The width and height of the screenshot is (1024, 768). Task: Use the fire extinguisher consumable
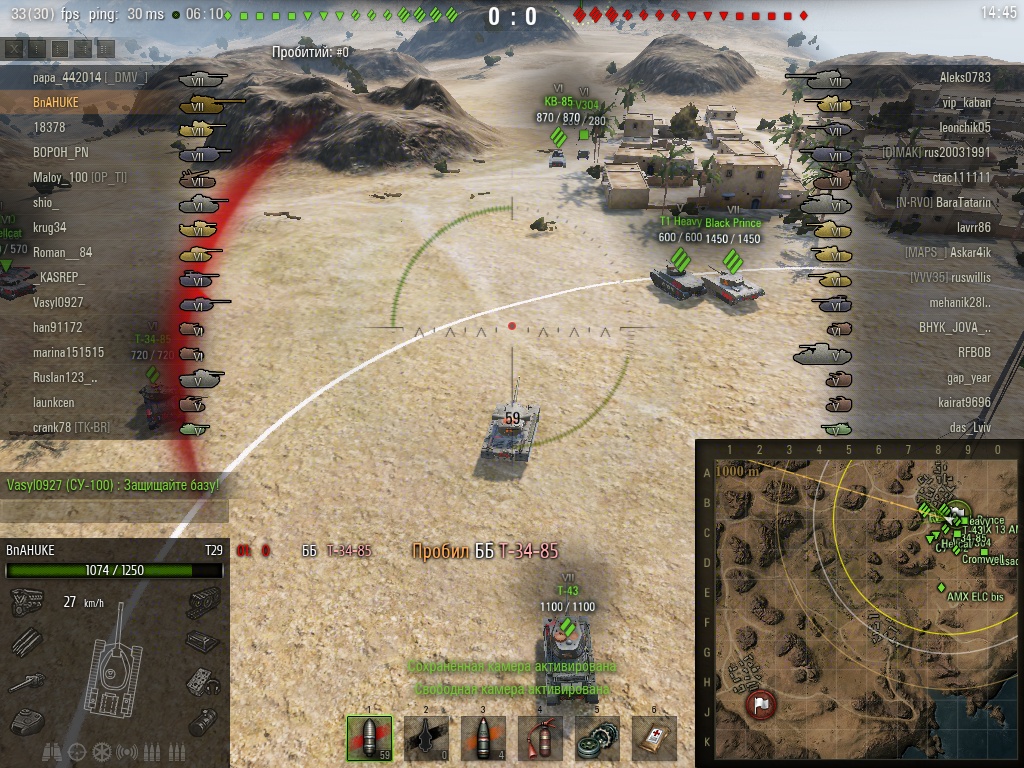541,738
